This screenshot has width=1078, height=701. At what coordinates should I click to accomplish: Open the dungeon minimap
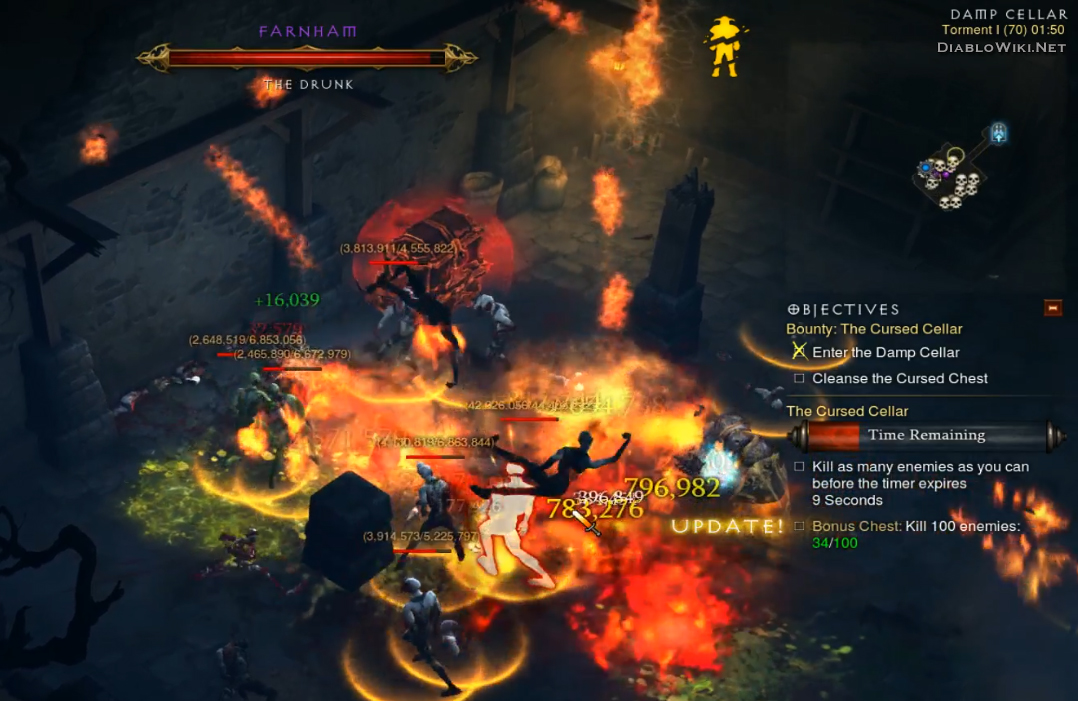955,173
